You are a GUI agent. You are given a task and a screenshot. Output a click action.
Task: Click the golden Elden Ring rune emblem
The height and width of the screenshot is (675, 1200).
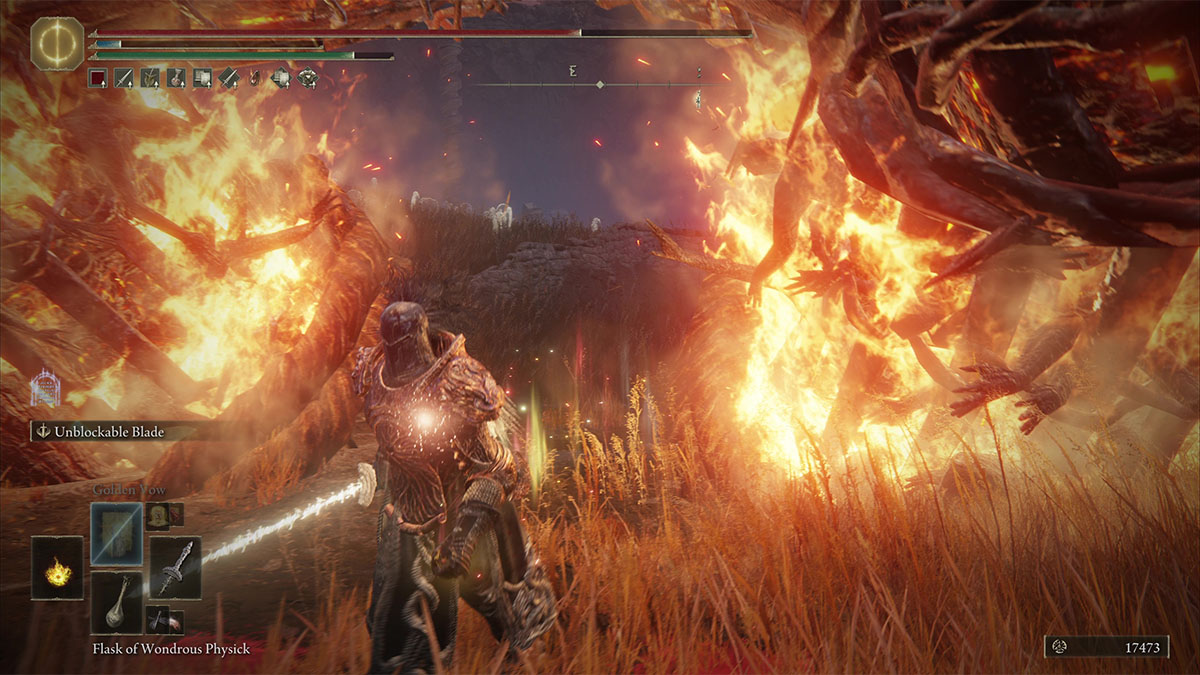[56, 43]
